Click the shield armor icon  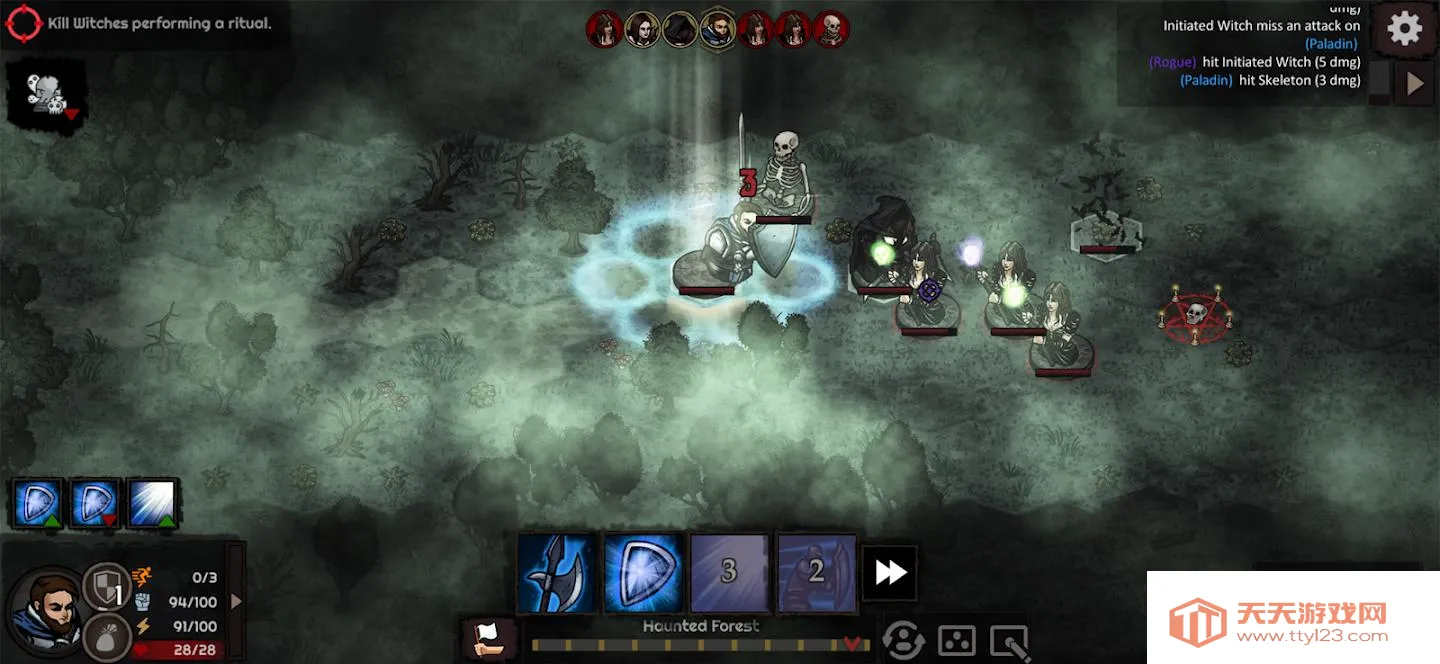click(105, 586)
